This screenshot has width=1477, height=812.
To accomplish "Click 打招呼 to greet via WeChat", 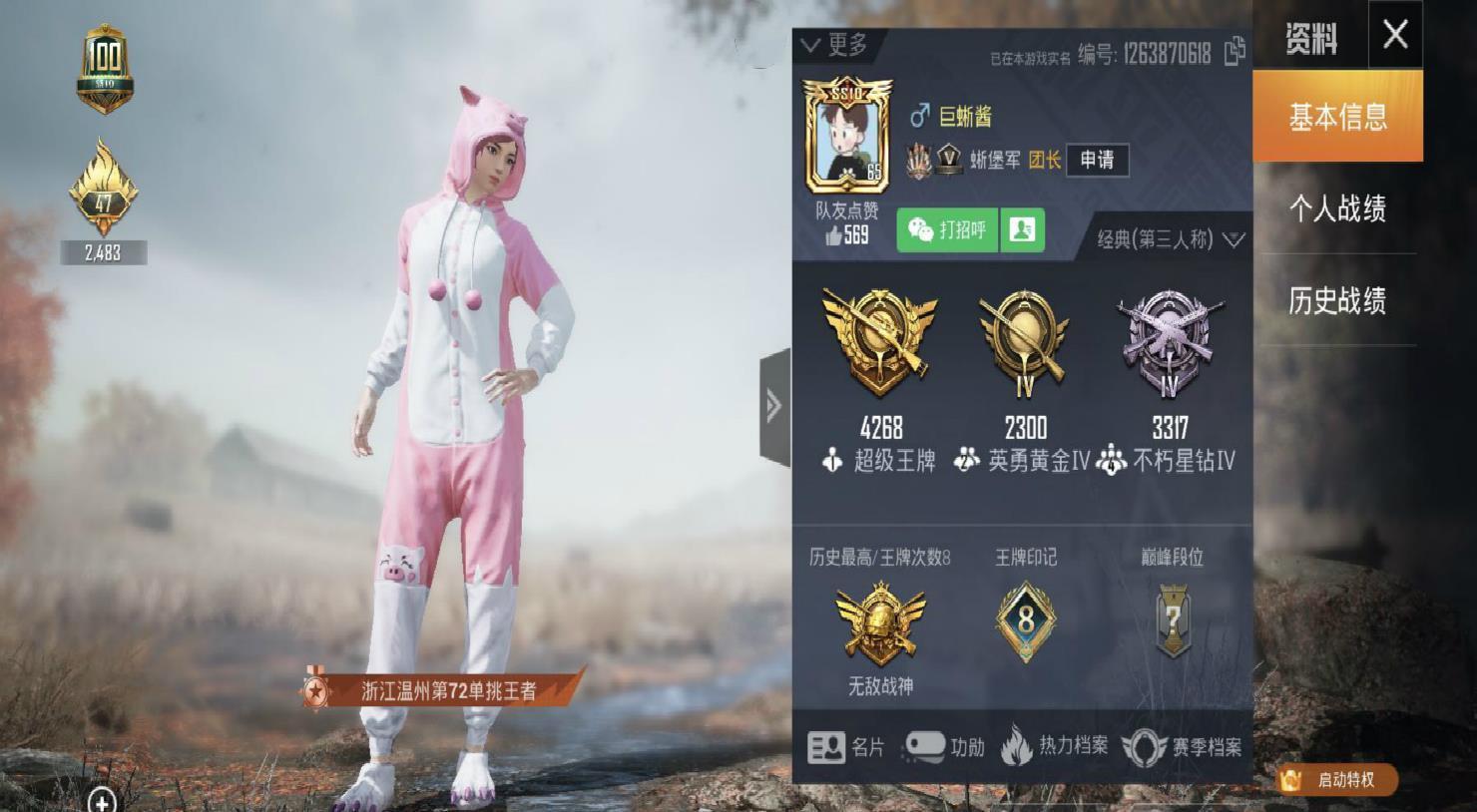I will 947,230.
